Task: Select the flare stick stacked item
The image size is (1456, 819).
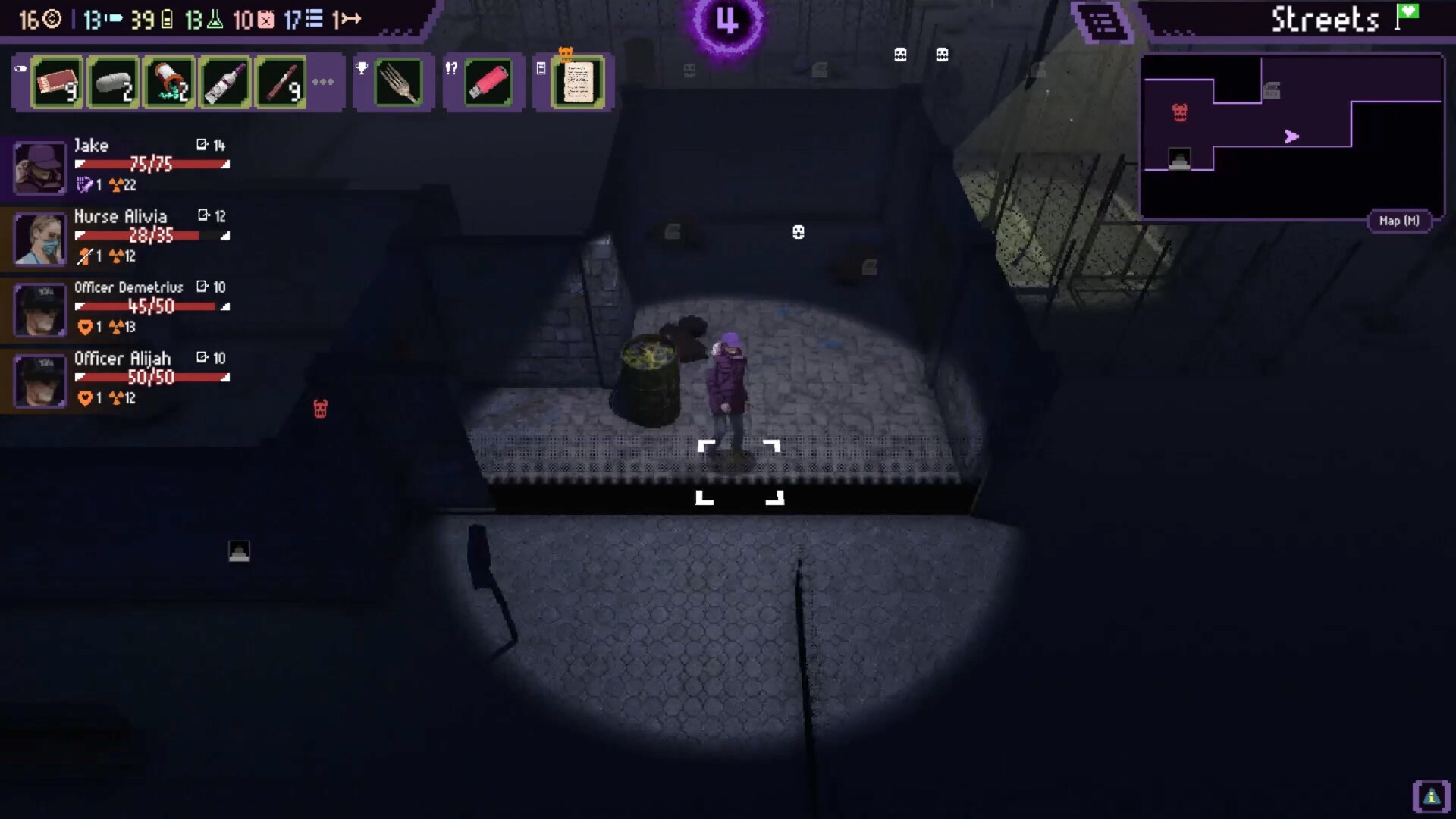Action: (x=281, y=82)
